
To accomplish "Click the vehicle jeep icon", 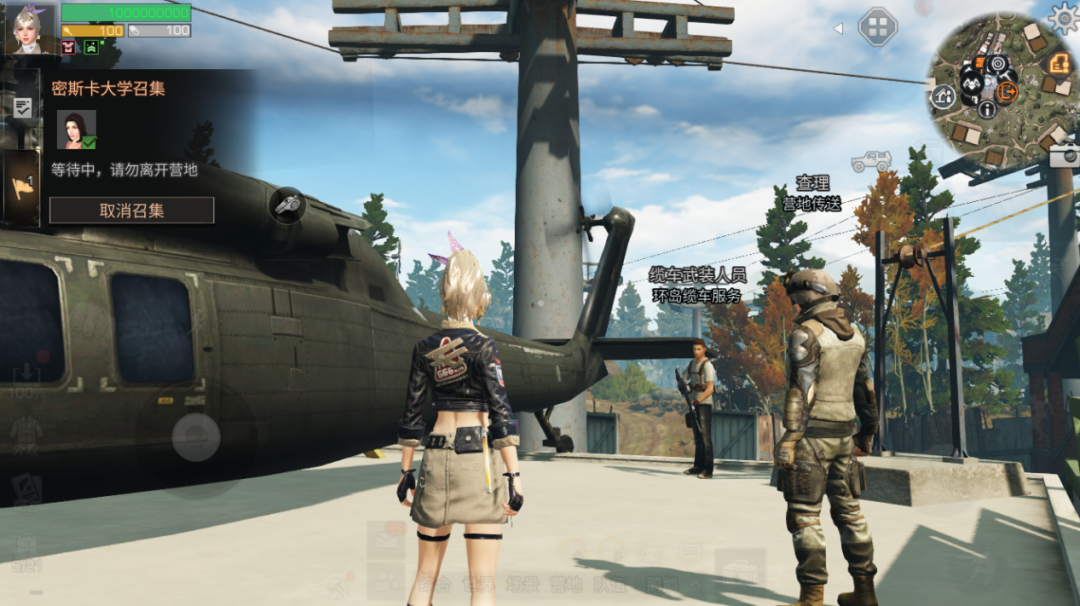I will point(871,160).
